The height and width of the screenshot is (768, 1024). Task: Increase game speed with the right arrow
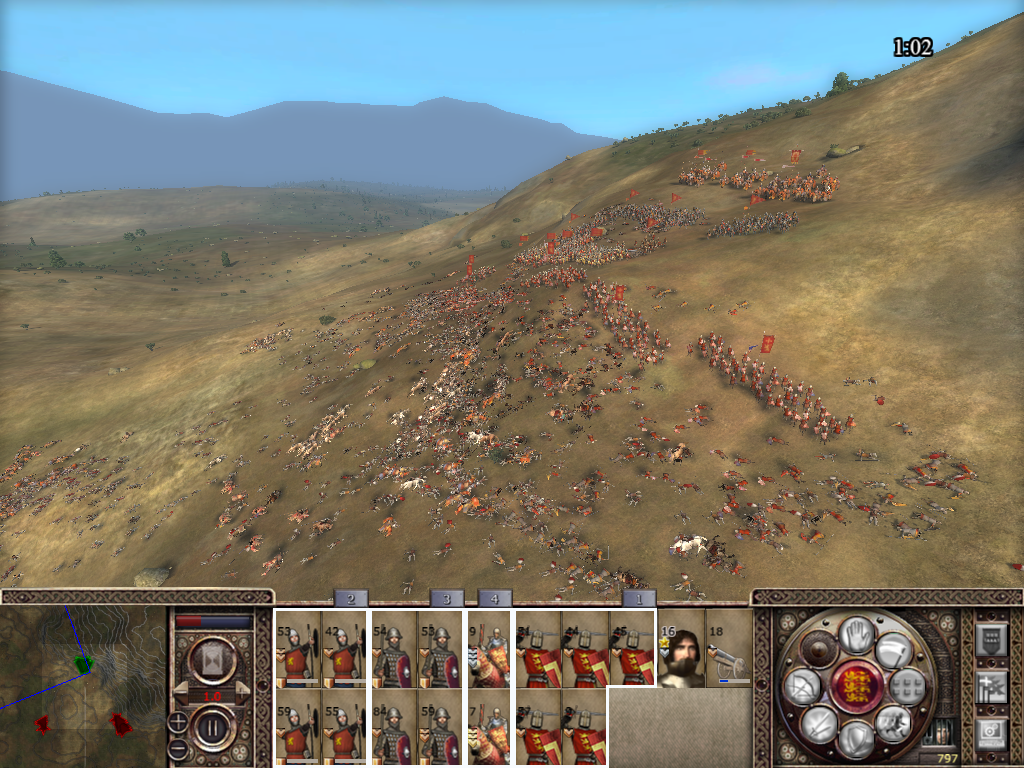coord(245,691)
